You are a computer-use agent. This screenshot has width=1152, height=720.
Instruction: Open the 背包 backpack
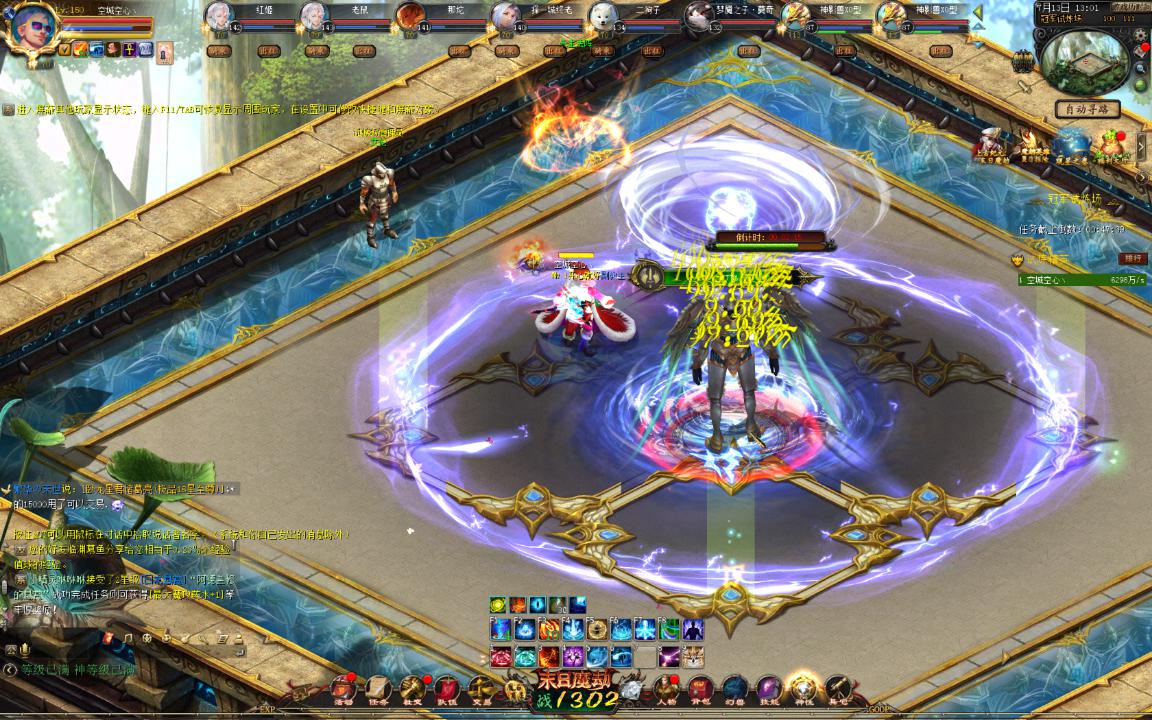click(x=700, y=688)
